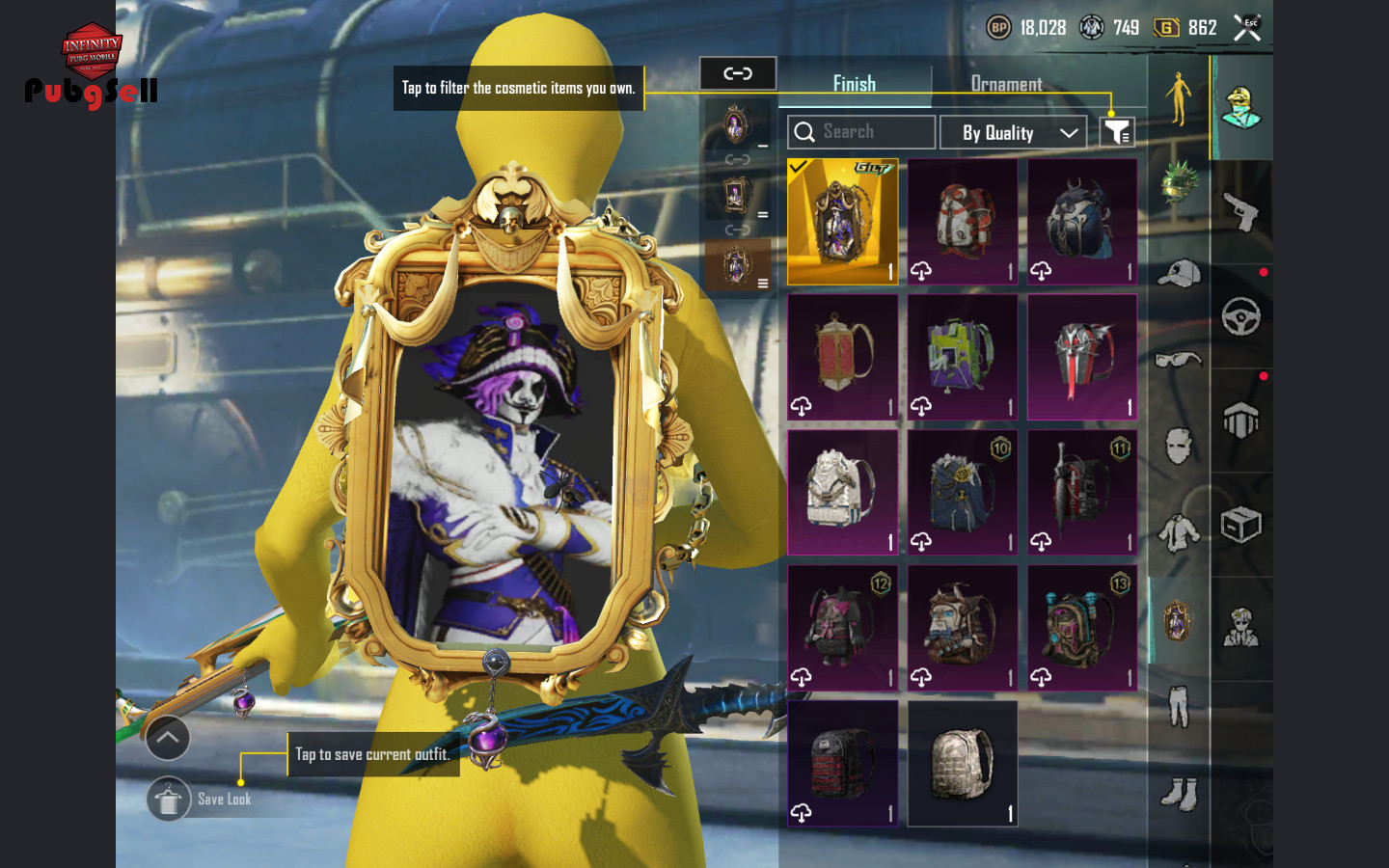Open the By Quality sort dropdown
The height and width of the screenshot is (868, 1389).
click(x=1013, y=132)
